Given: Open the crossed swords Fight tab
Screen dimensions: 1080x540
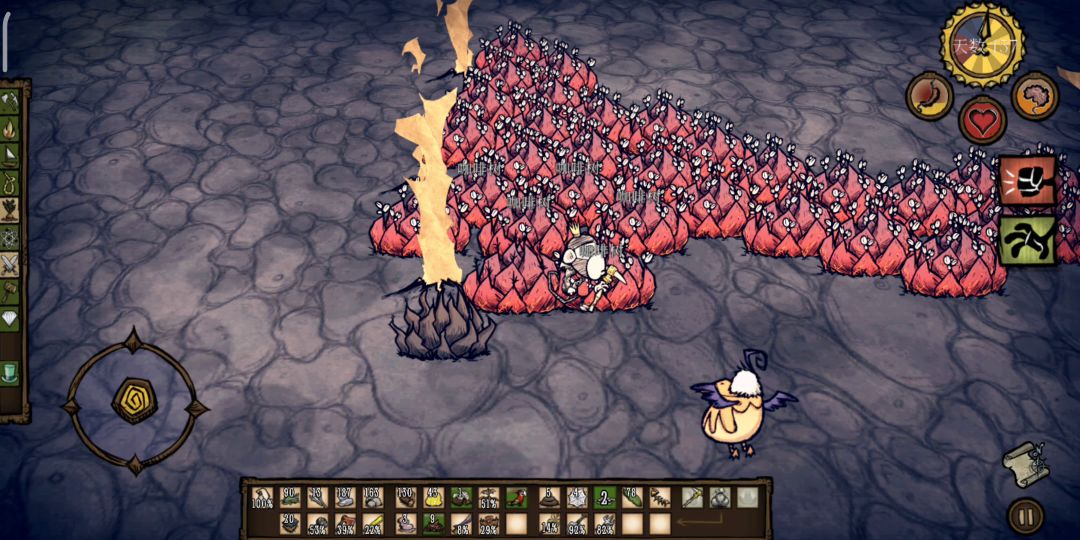Looking at the screenshot, I should 12,264.
